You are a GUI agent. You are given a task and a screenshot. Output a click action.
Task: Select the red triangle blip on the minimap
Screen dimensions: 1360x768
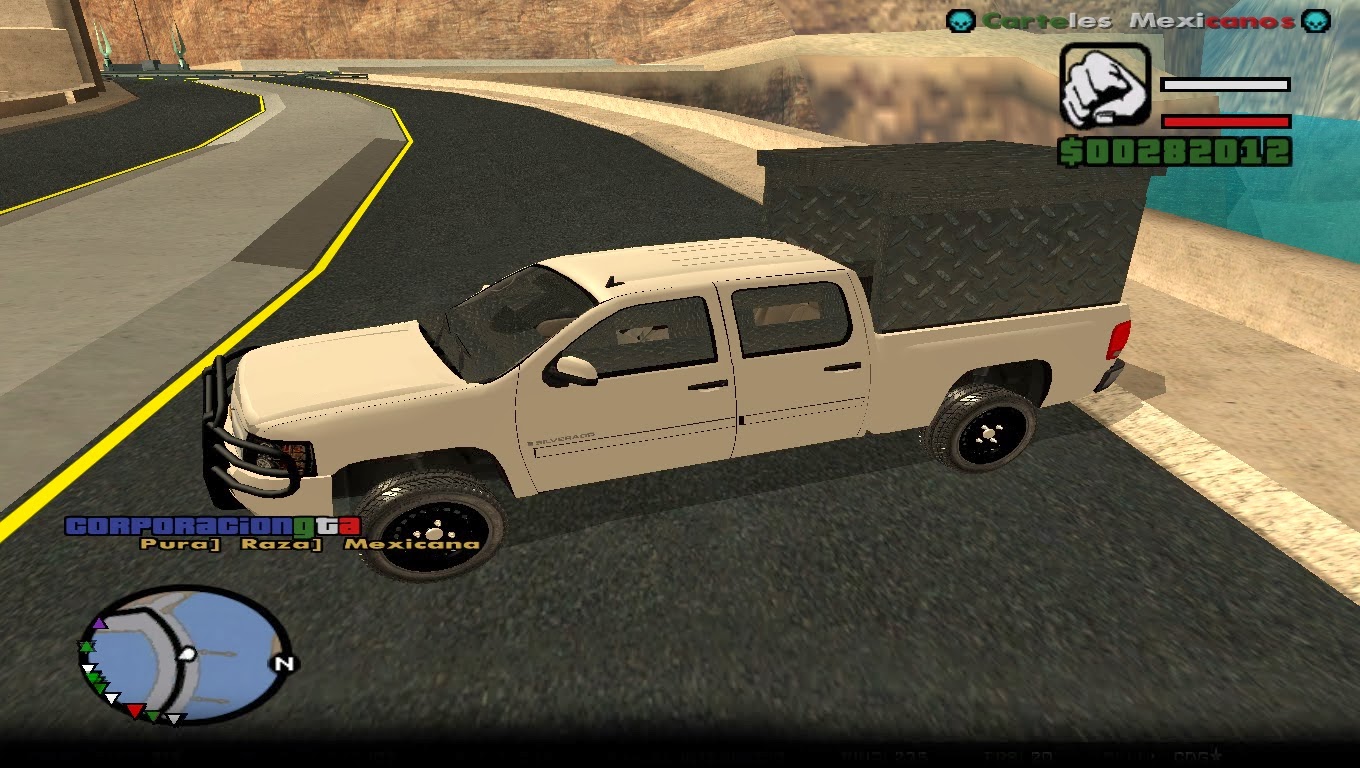coord(135,709)
